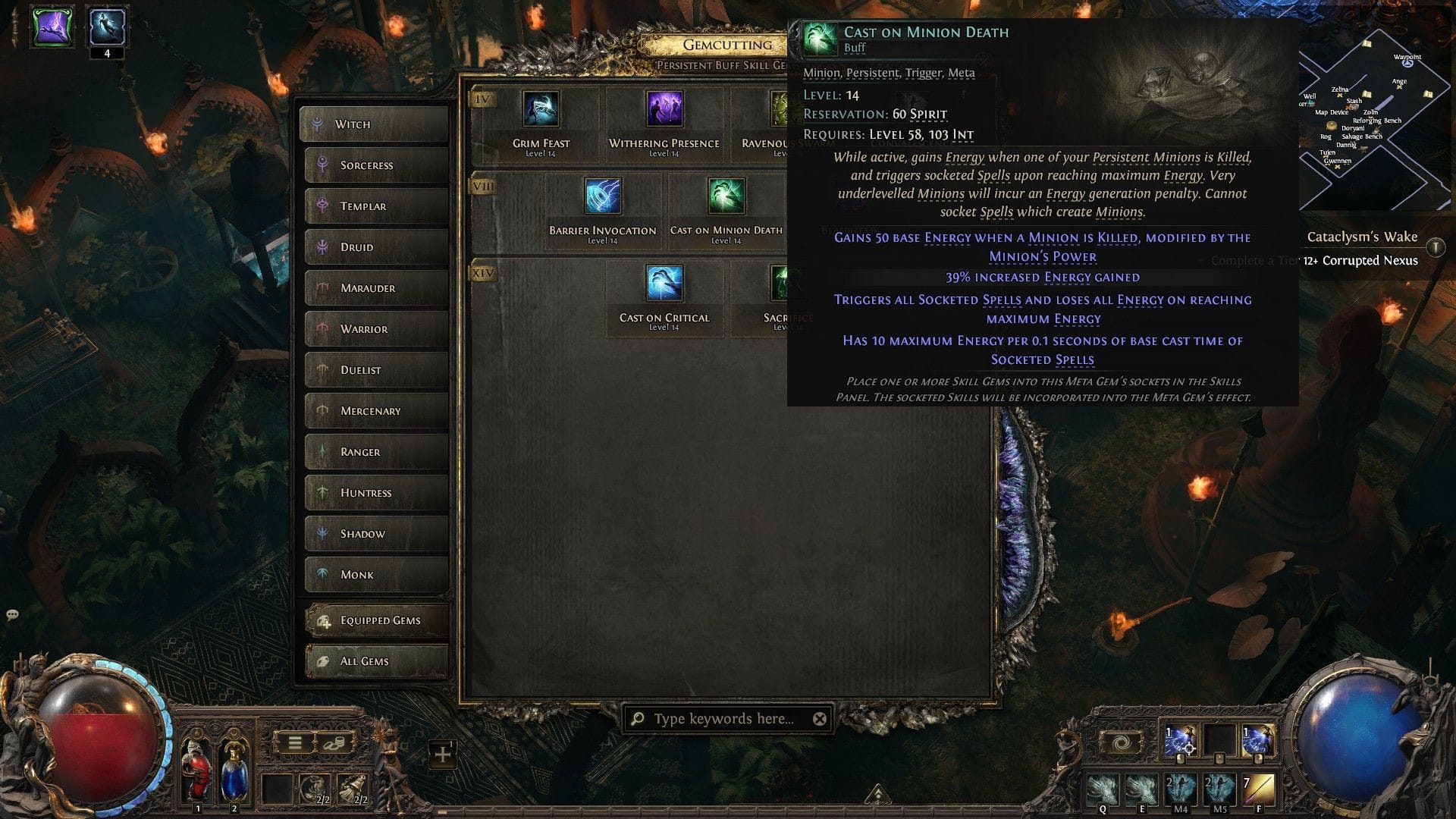The height and width of the screenshot is (819, 1456).
Task: Click the keyword search field
Action: pyautogui.click(x=720, y=718)
